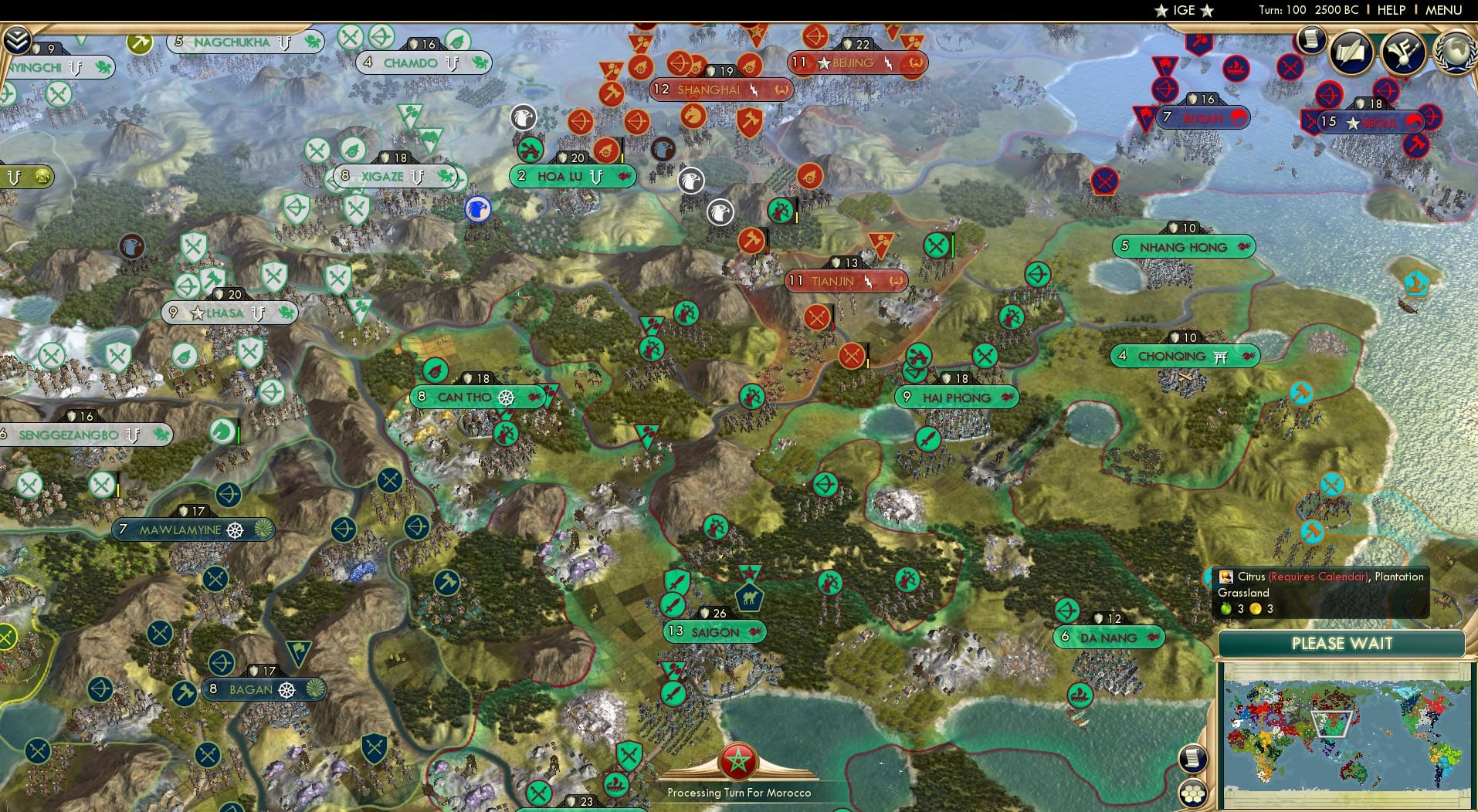The image size is (1478, 812).
Task: Open HELP
Action: 1391,10
